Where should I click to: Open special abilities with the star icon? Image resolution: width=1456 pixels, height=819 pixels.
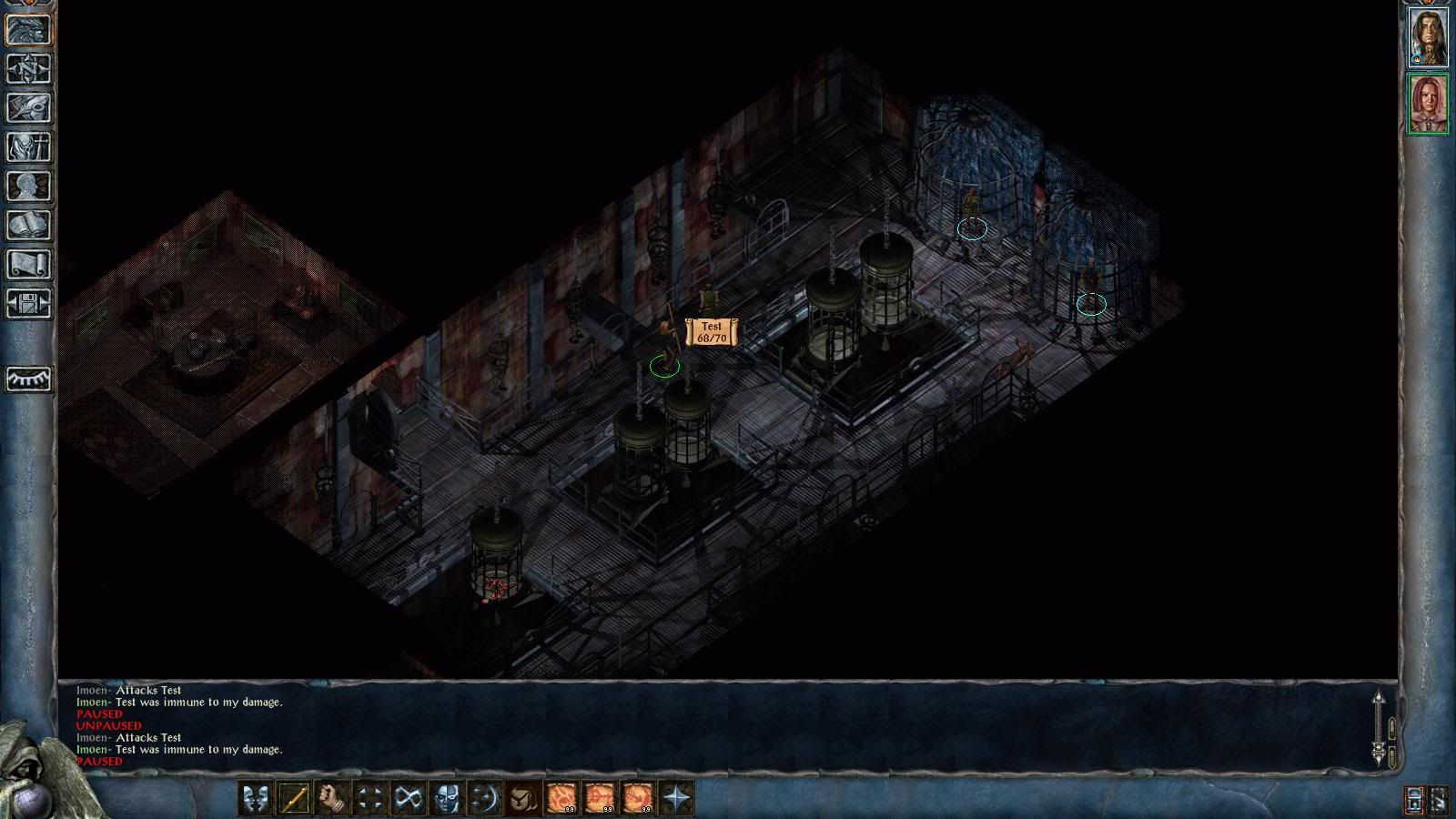[x=676, y=799]
